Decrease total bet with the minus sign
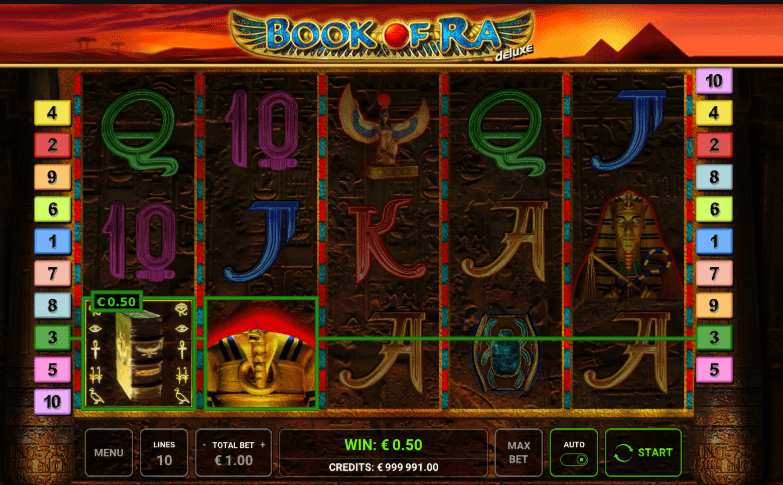Image resolution: width=783 pixels, height=485 pixels. (204, 444)
